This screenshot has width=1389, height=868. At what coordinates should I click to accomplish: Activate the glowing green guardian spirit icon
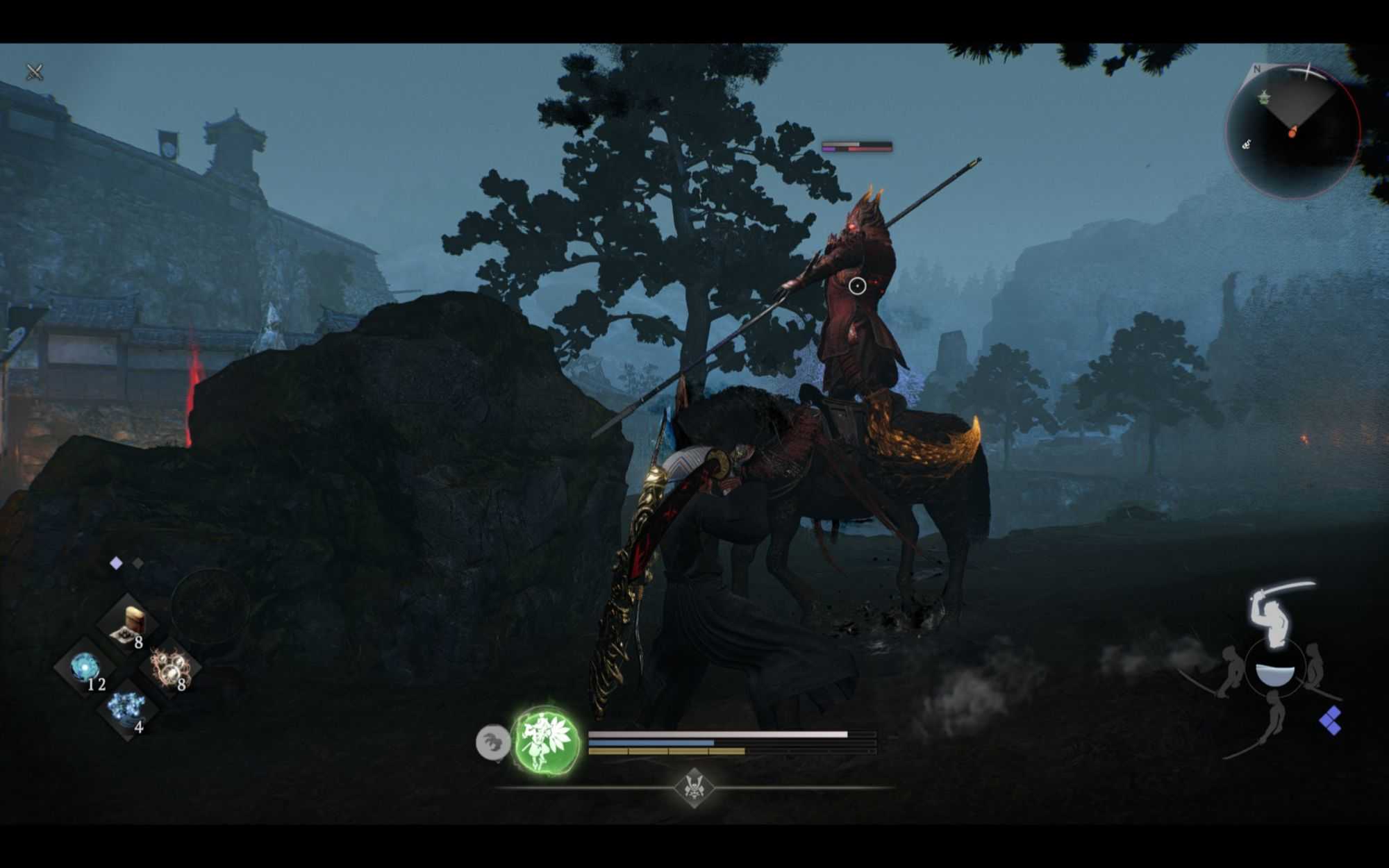546,741
